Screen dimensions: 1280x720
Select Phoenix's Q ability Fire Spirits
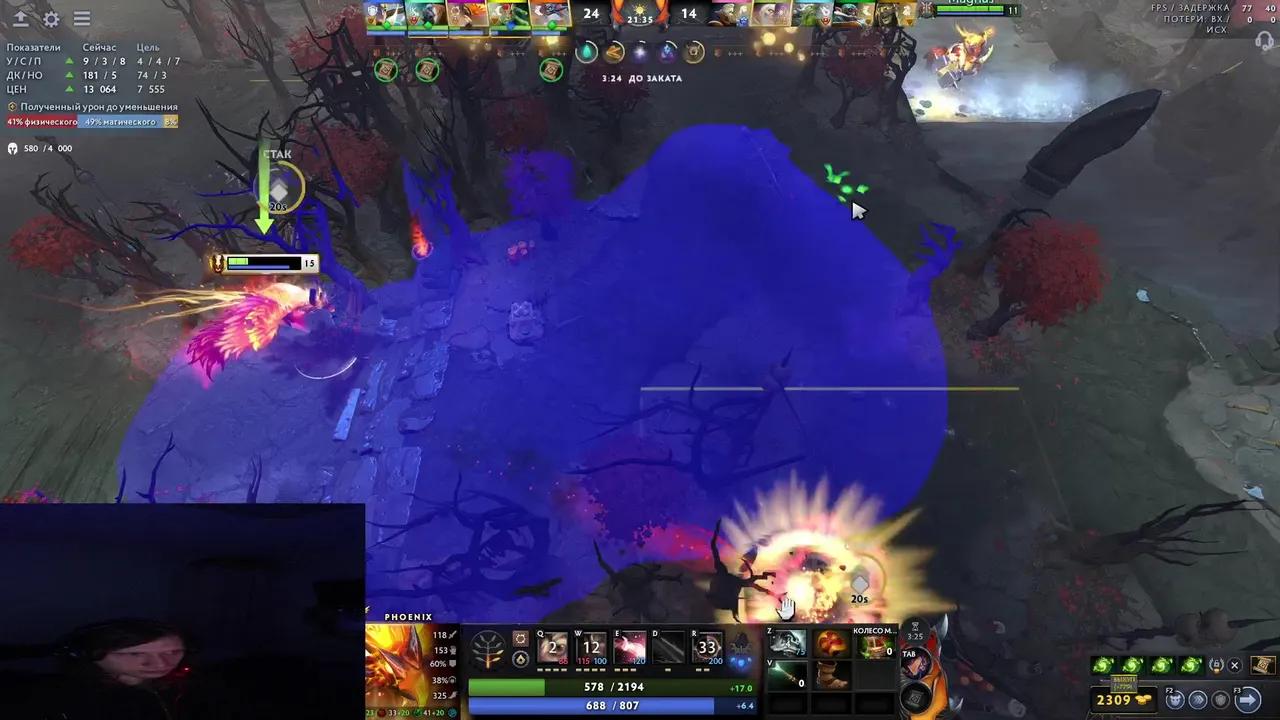point(552,647)
